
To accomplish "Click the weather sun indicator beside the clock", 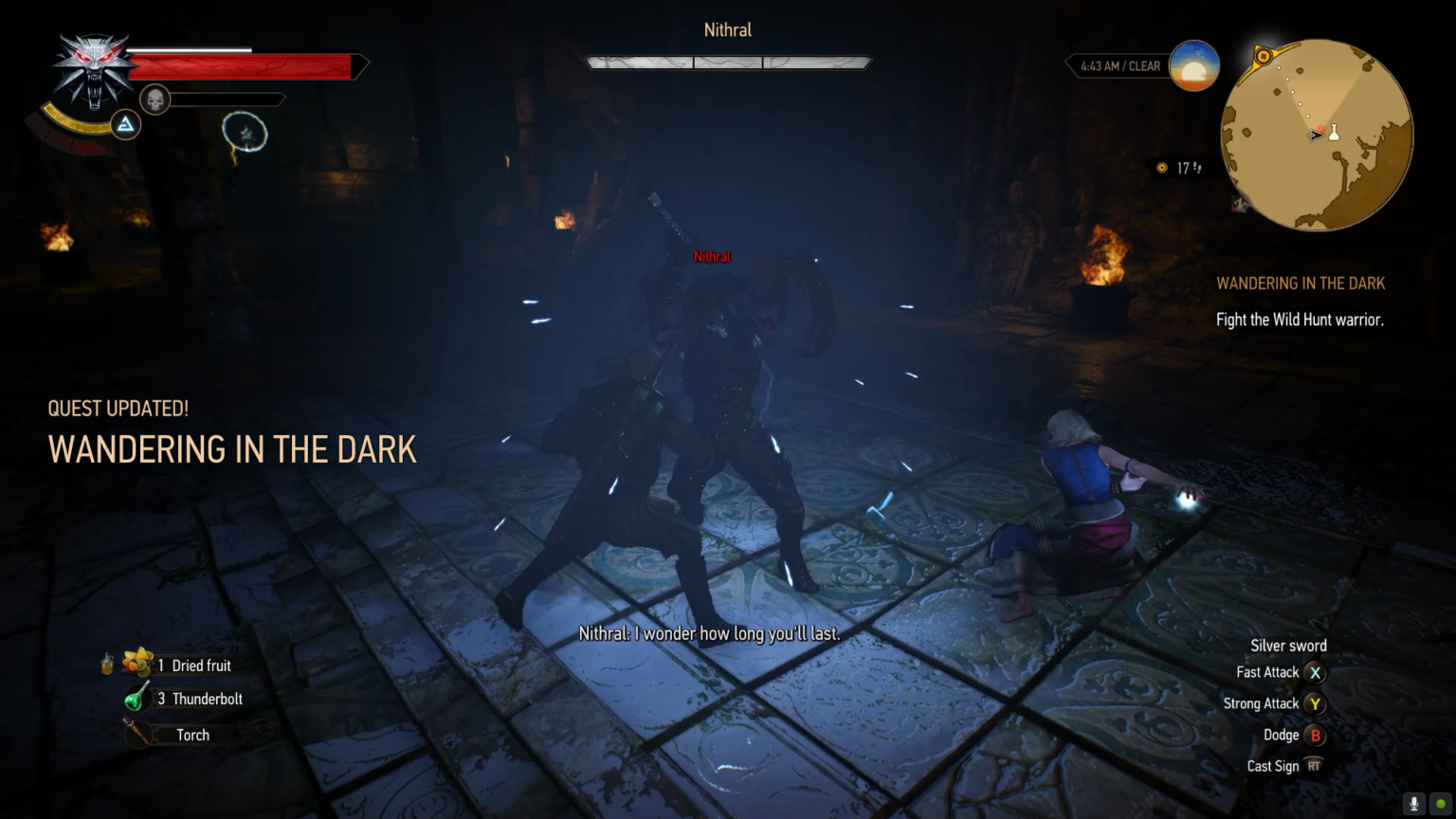I will point(1192,64).
